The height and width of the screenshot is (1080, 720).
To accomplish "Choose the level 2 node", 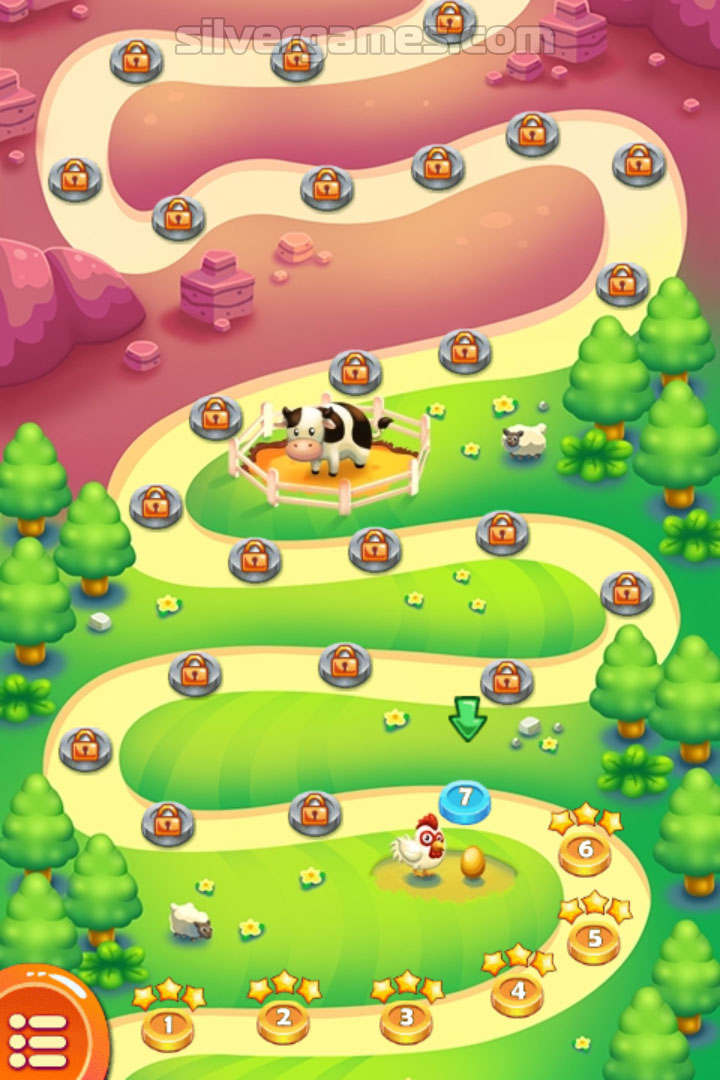I will (283, 1020).
